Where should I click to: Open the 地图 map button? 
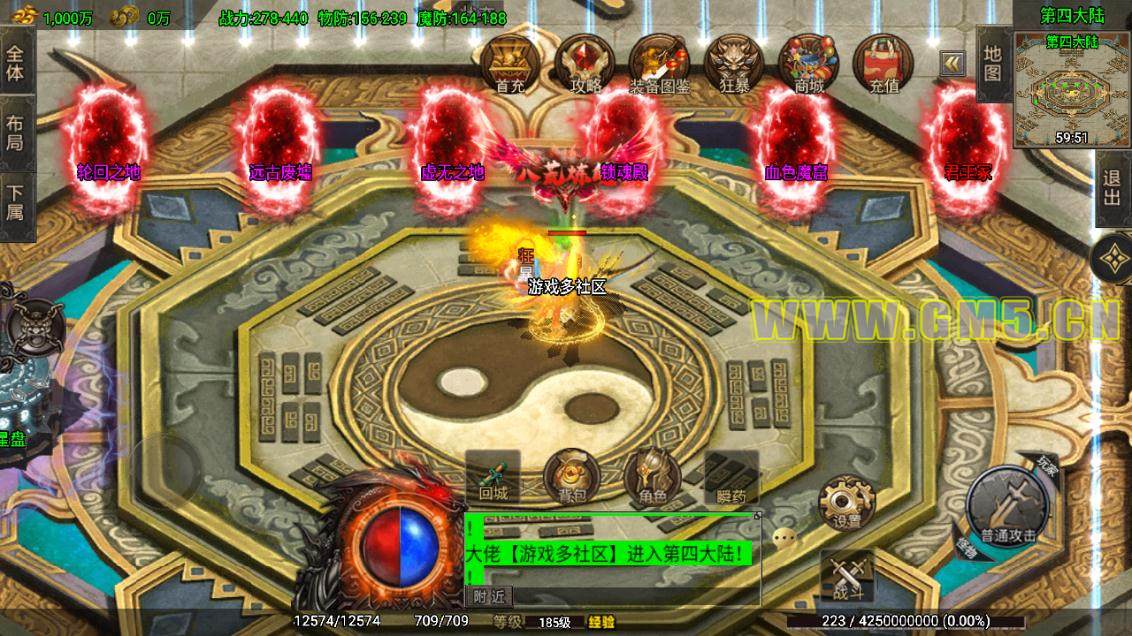992,63
